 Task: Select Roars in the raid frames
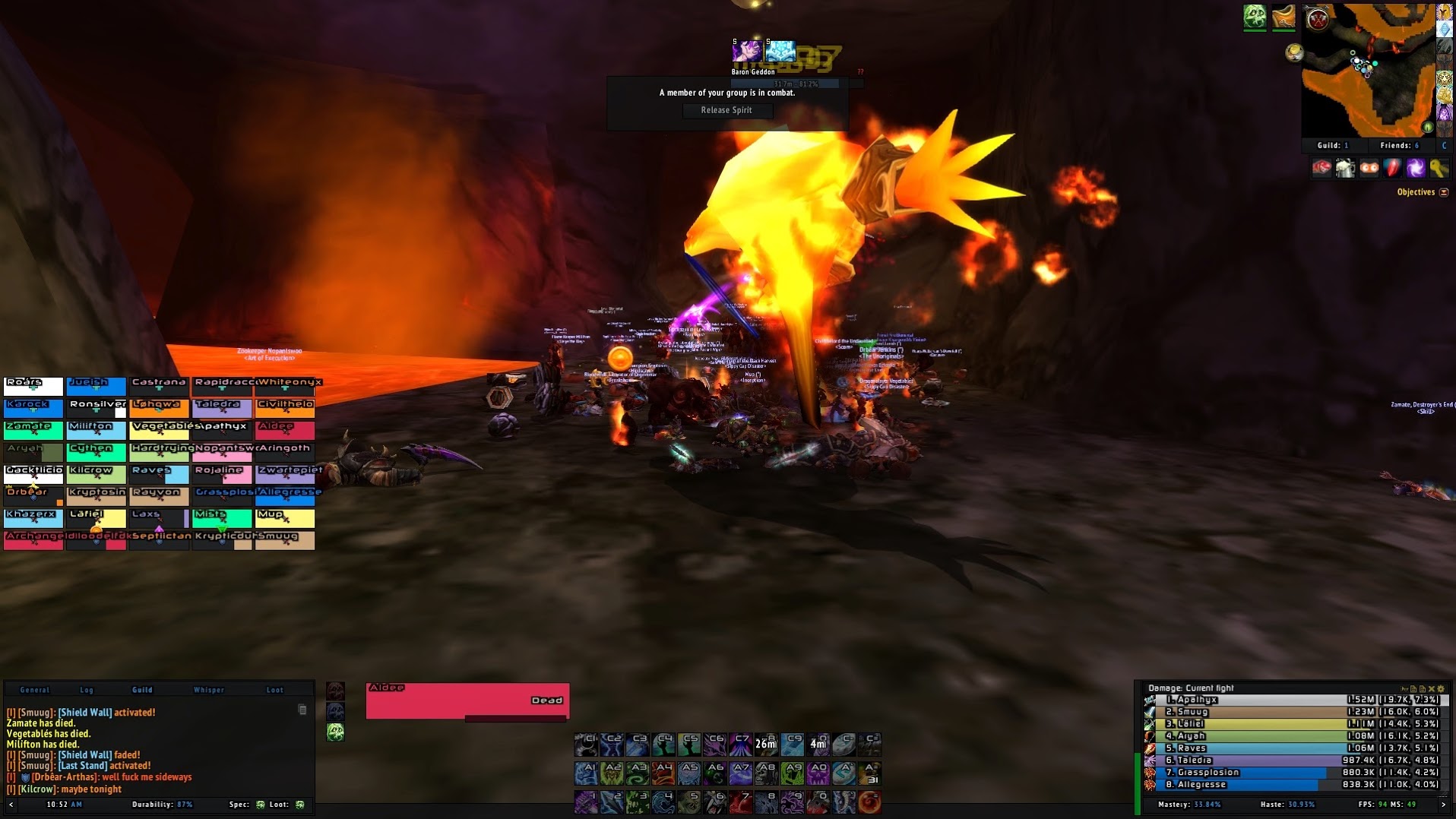click(33, 386)
